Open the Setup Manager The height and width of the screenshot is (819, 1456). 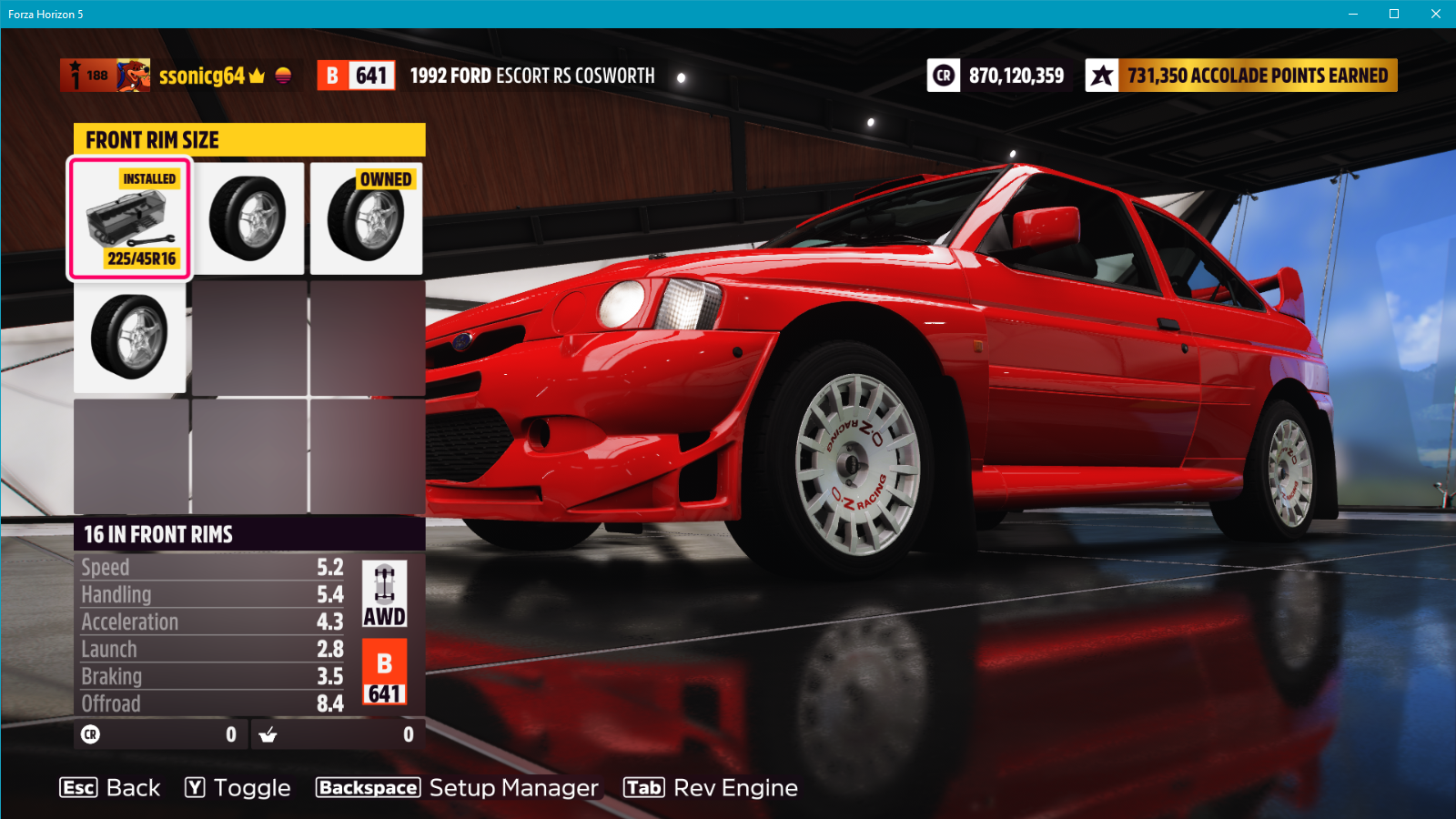point(457,788)
